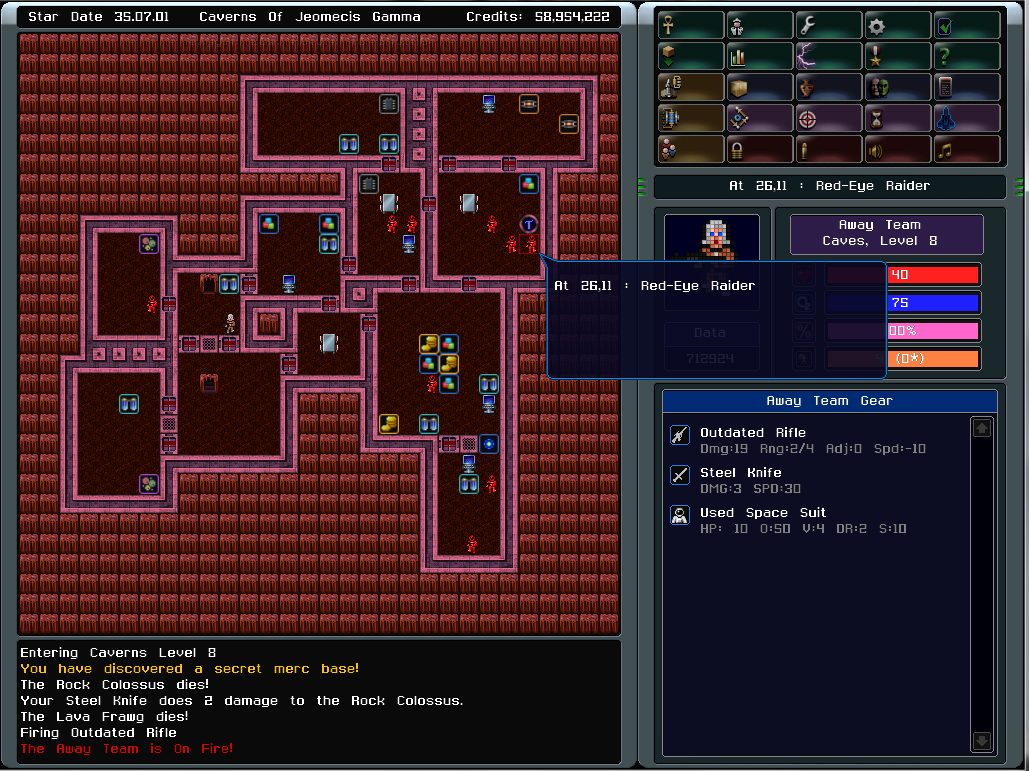The image size is (1029, 771).
Task: Open the two faces button
Action: click(898, 88)
